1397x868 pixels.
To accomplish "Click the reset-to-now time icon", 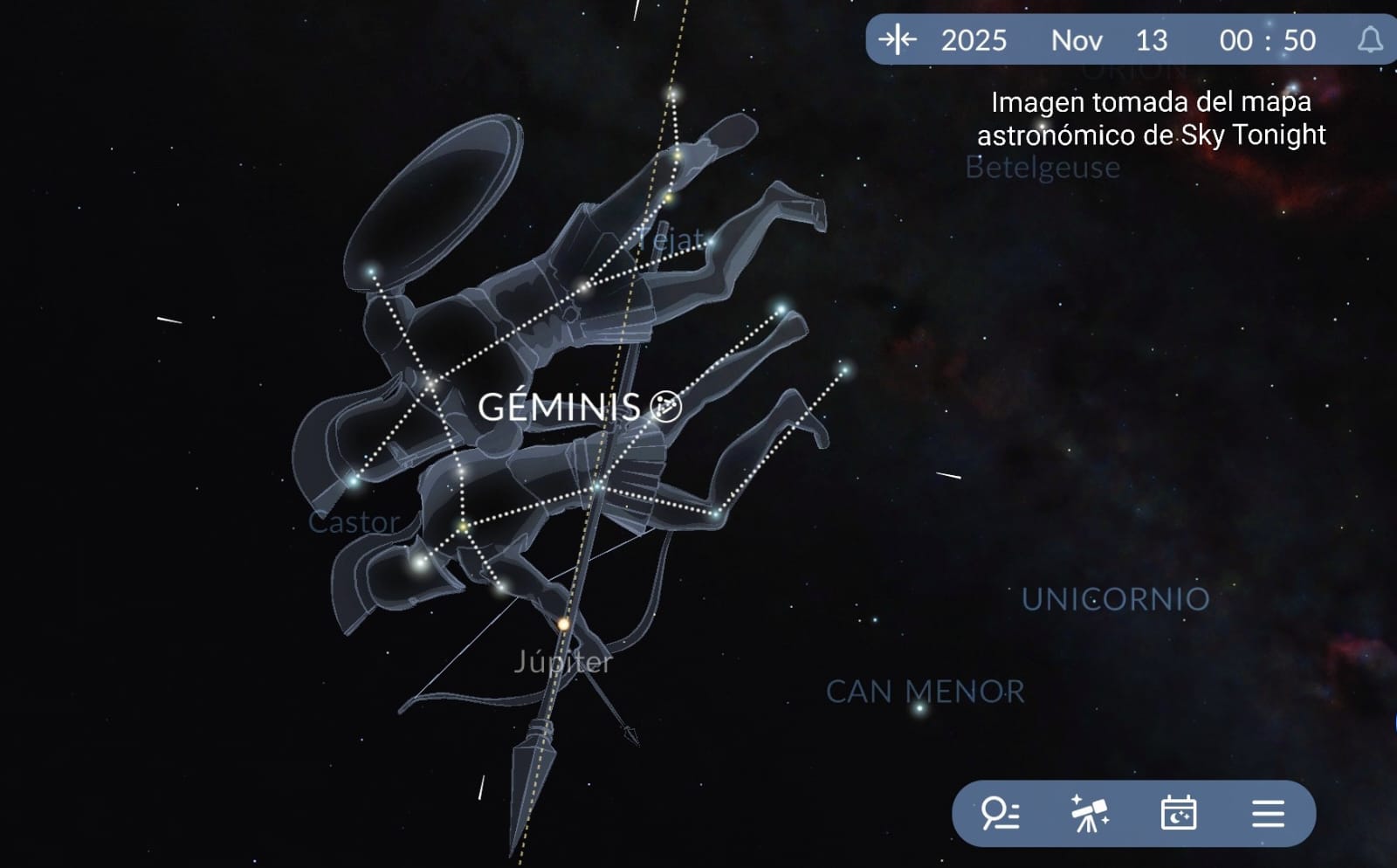I will point(898,40).
